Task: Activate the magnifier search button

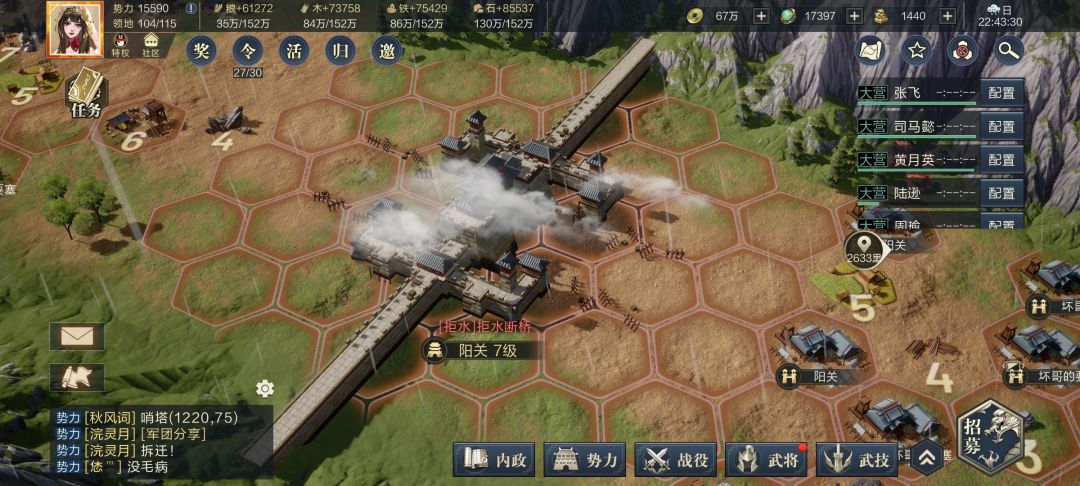Action: (1008, 48)
